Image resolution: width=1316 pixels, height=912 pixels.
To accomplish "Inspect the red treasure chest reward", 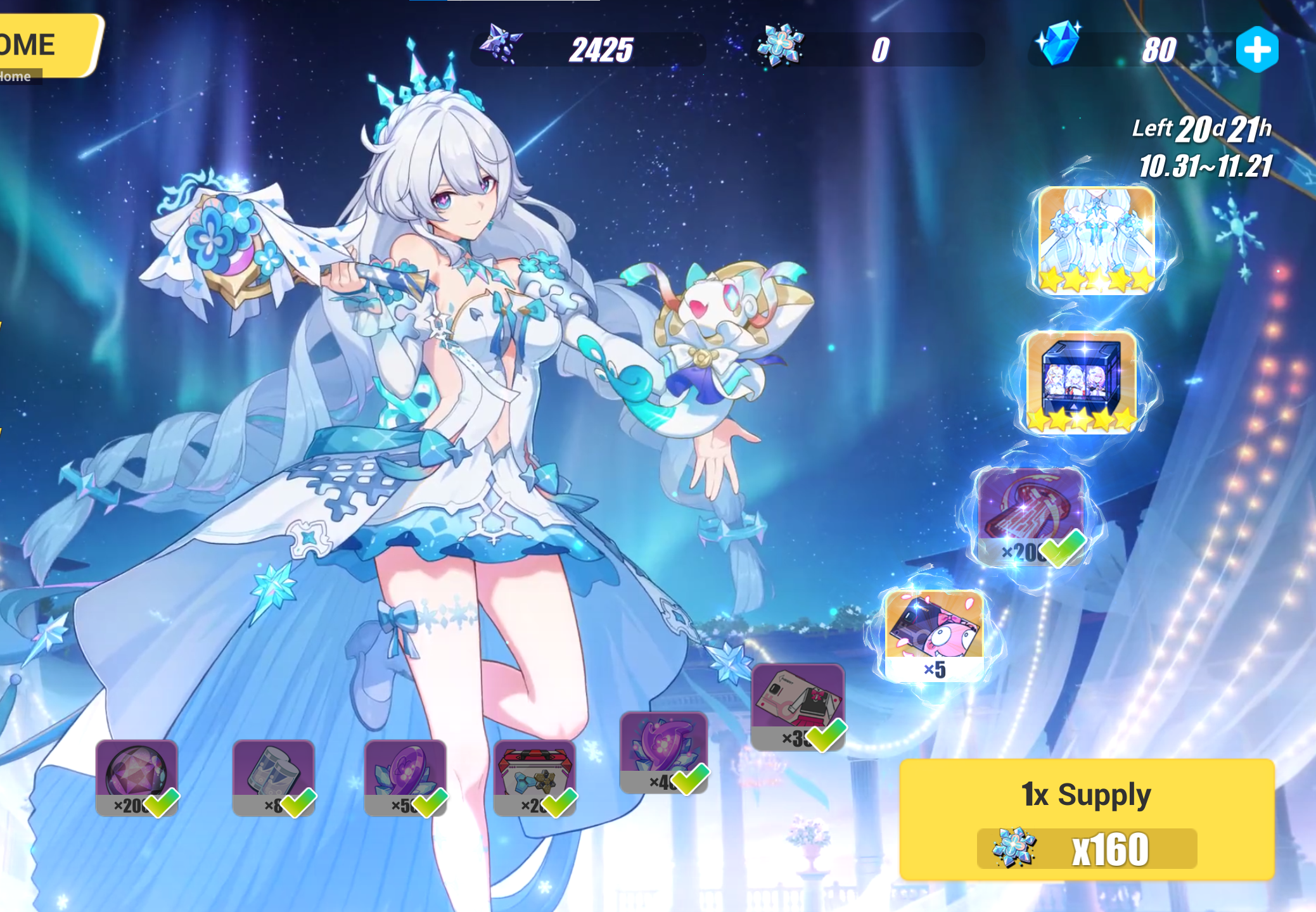I will click(x=534, y=777).
